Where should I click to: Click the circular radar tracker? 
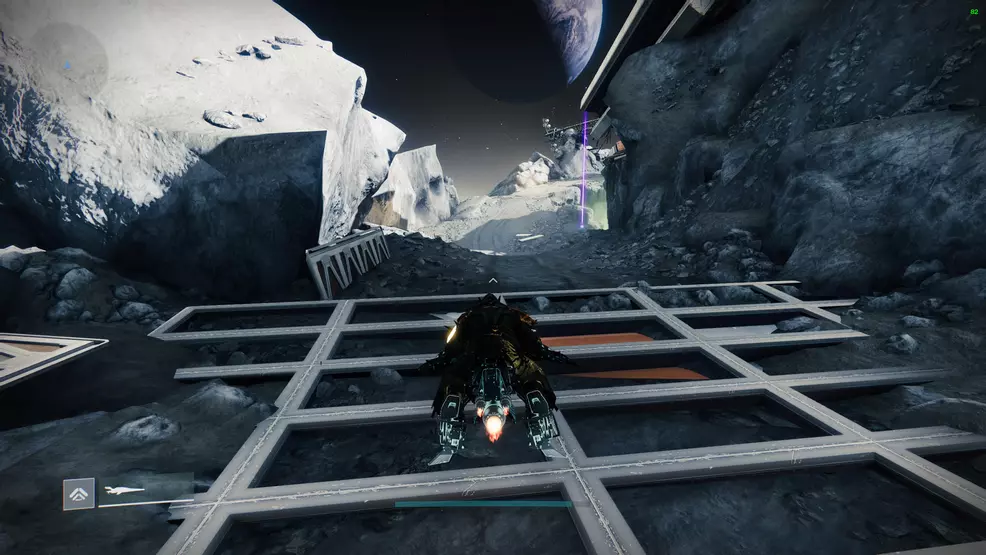66,62
